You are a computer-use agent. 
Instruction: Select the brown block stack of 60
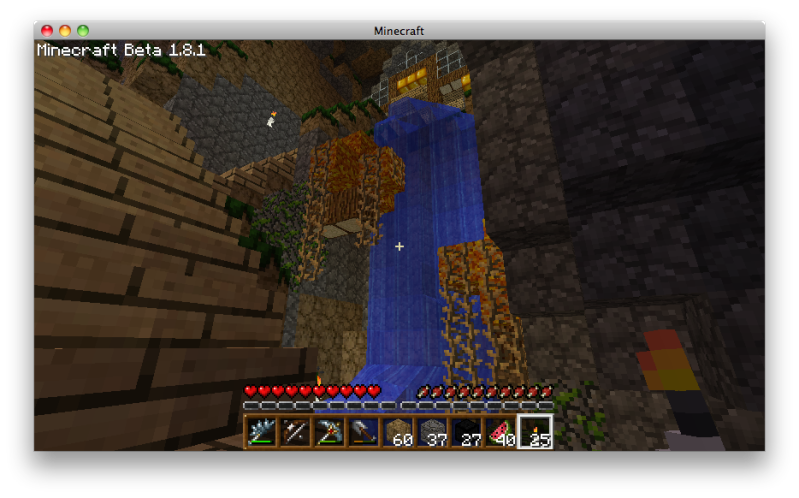pyautogui.click(x=398, y=432)
